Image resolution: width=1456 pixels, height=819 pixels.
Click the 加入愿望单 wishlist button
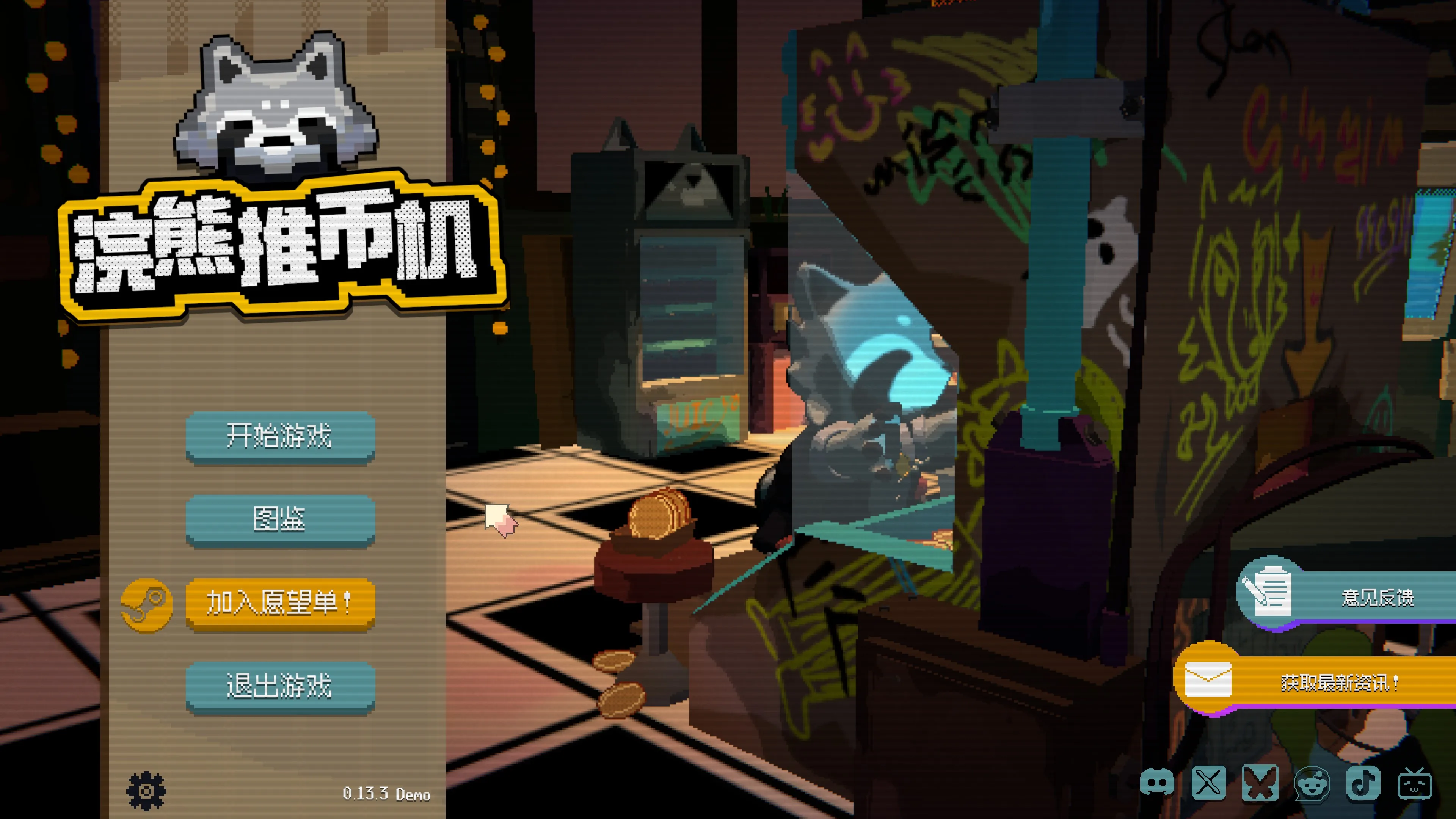280,602
